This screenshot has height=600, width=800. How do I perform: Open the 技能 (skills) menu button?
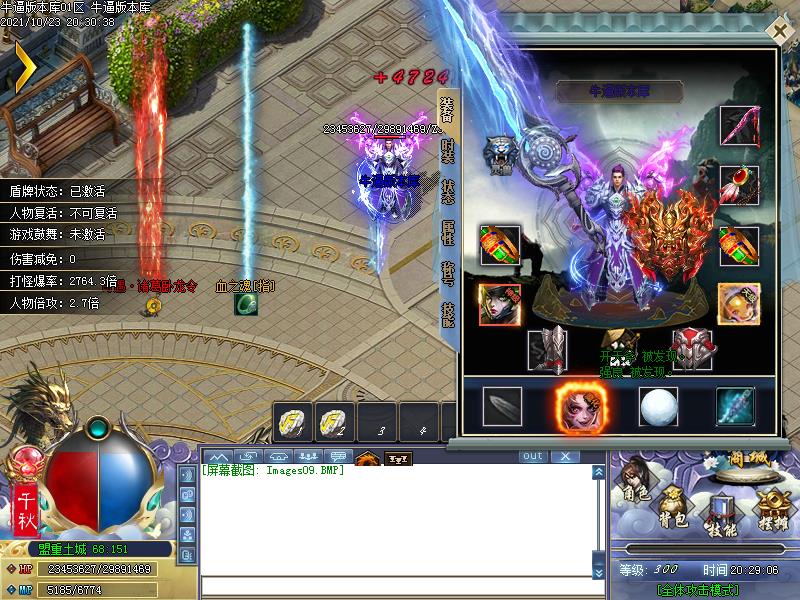coord(720,515)
